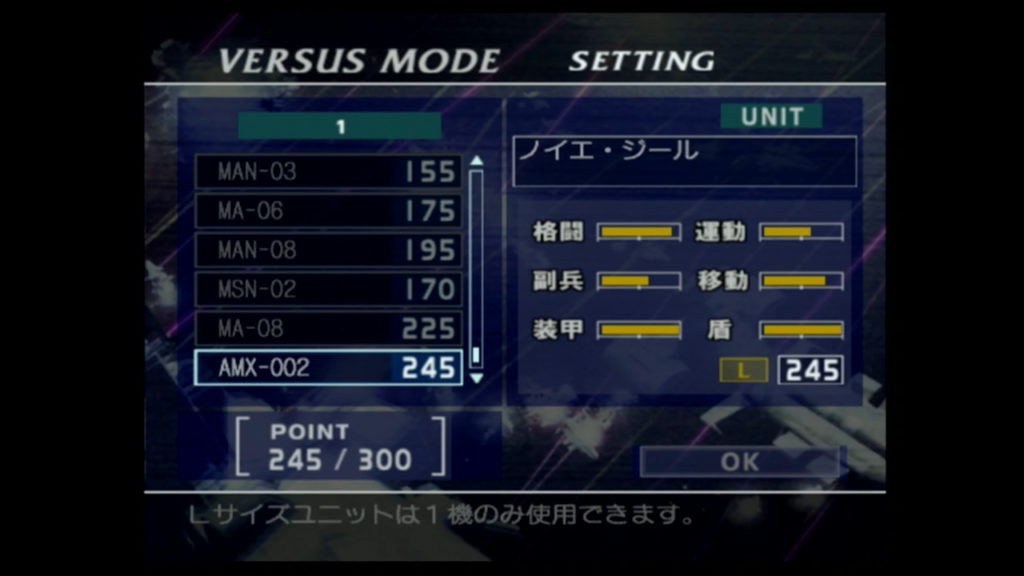Select the MSN-02 unit row
Viewport: 1024px width, 576px height.
tap(328, 289)
